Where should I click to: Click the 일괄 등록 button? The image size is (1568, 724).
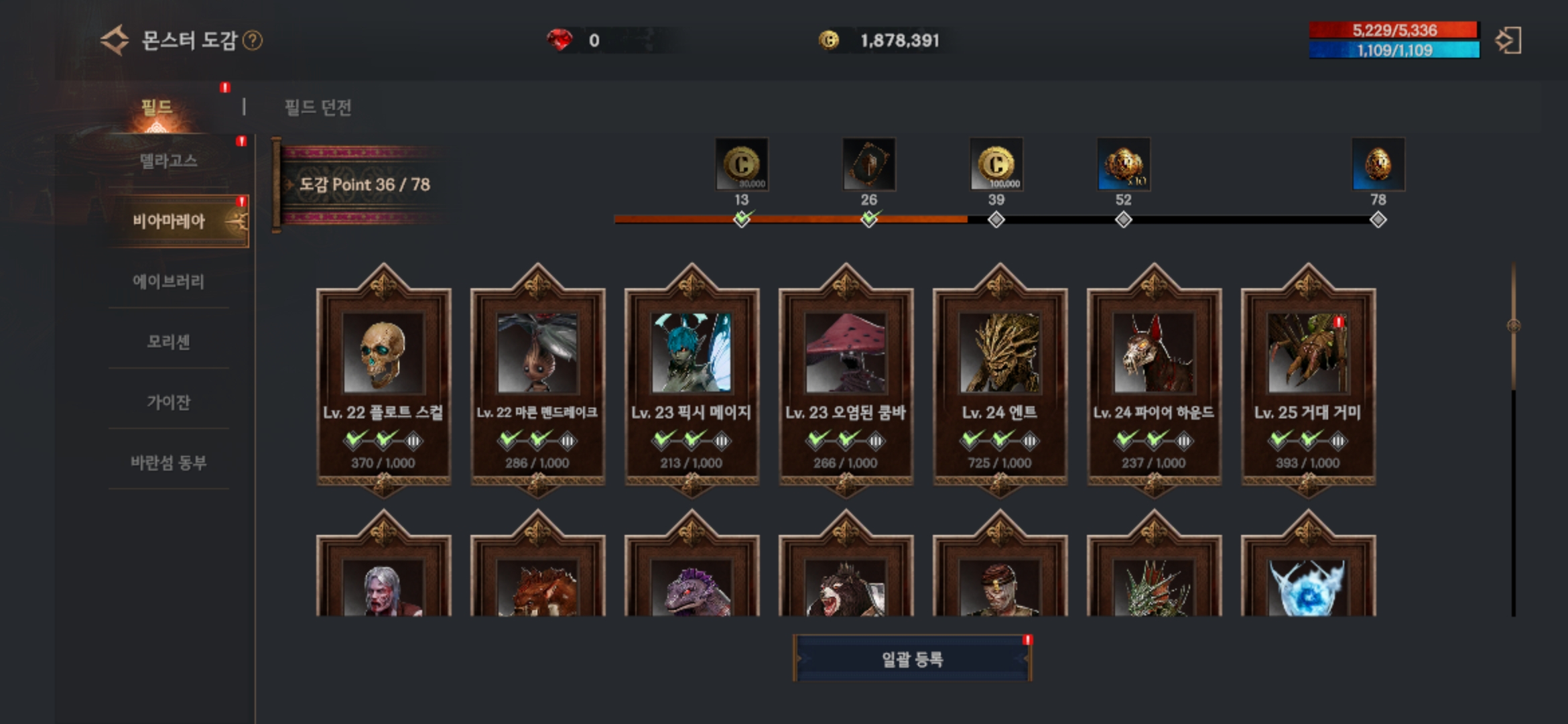tap(912, 659)
